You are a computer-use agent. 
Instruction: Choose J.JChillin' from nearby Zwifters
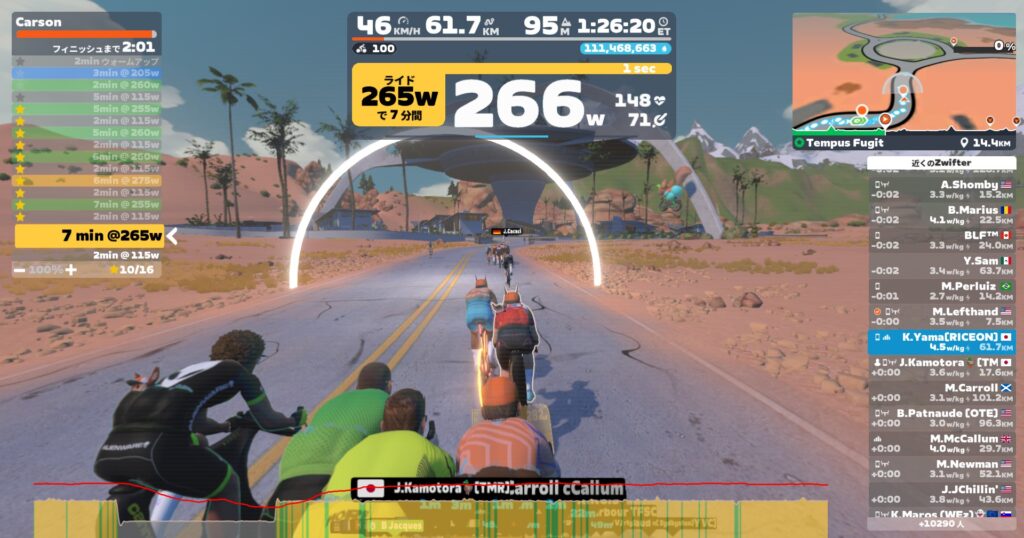click(x=941, y=494)
